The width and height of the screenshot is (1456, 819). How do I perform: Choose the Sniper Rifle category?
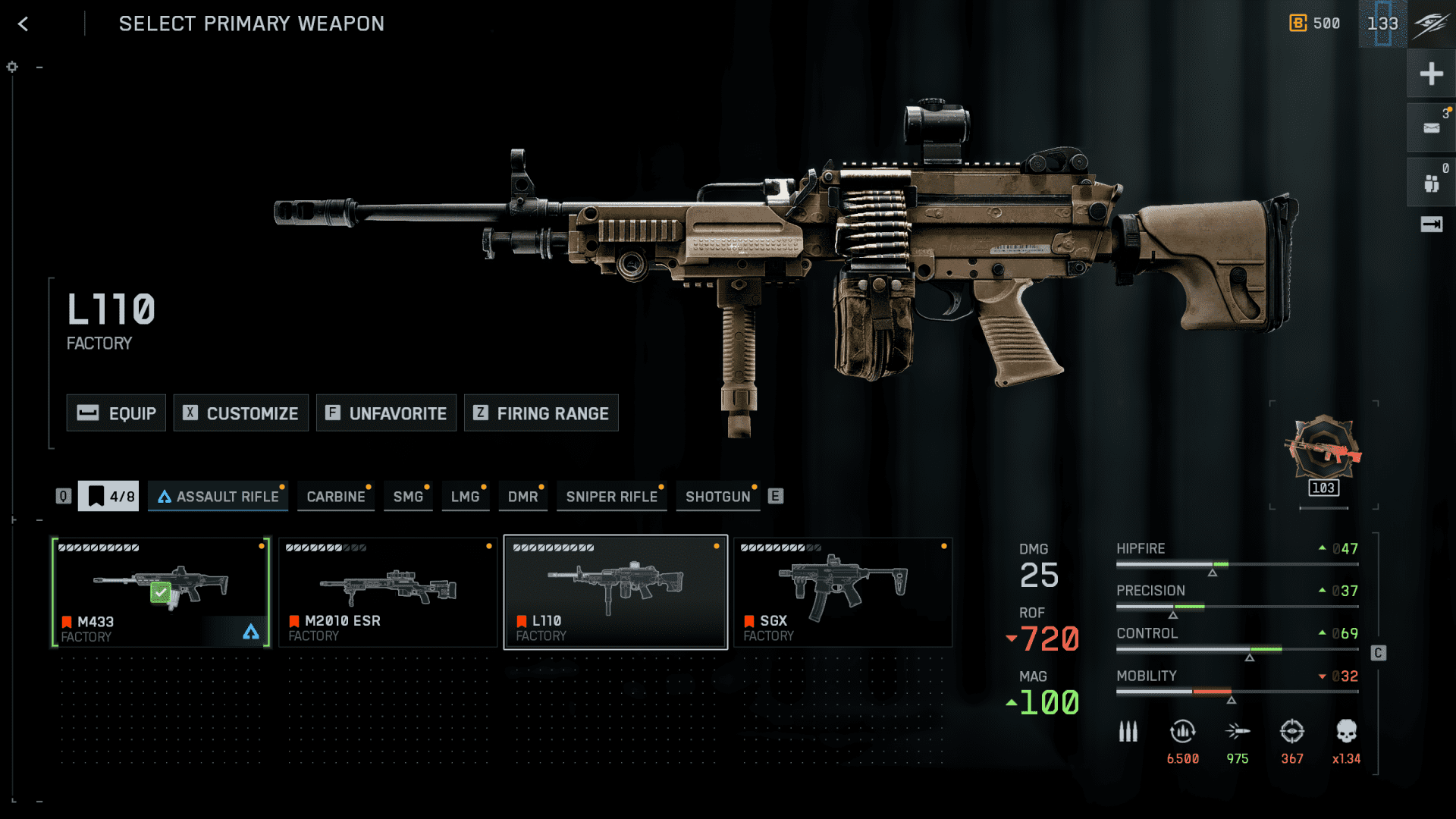pos(611,497)
